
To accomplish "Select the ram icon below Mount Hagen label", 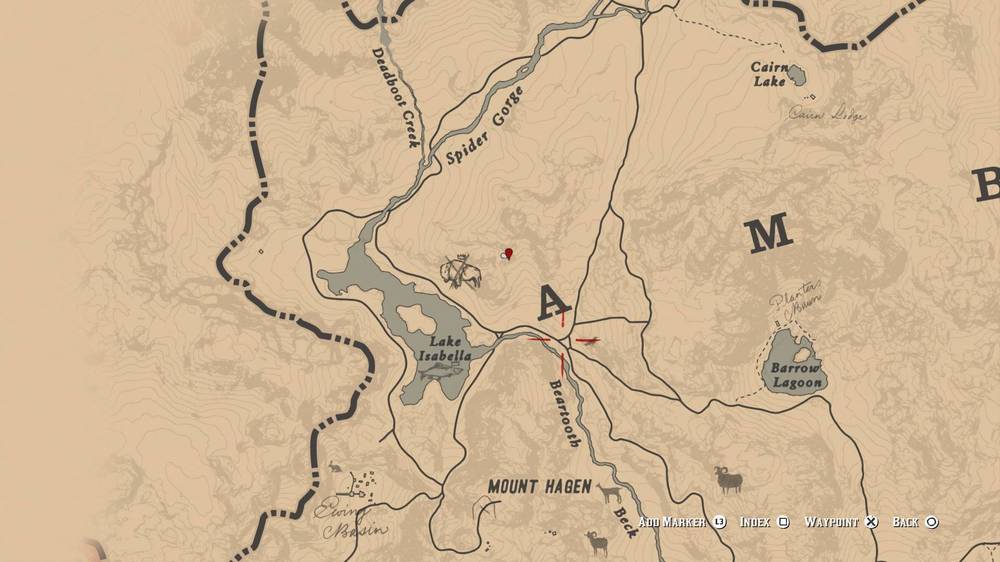I will (x=596, y=543).
